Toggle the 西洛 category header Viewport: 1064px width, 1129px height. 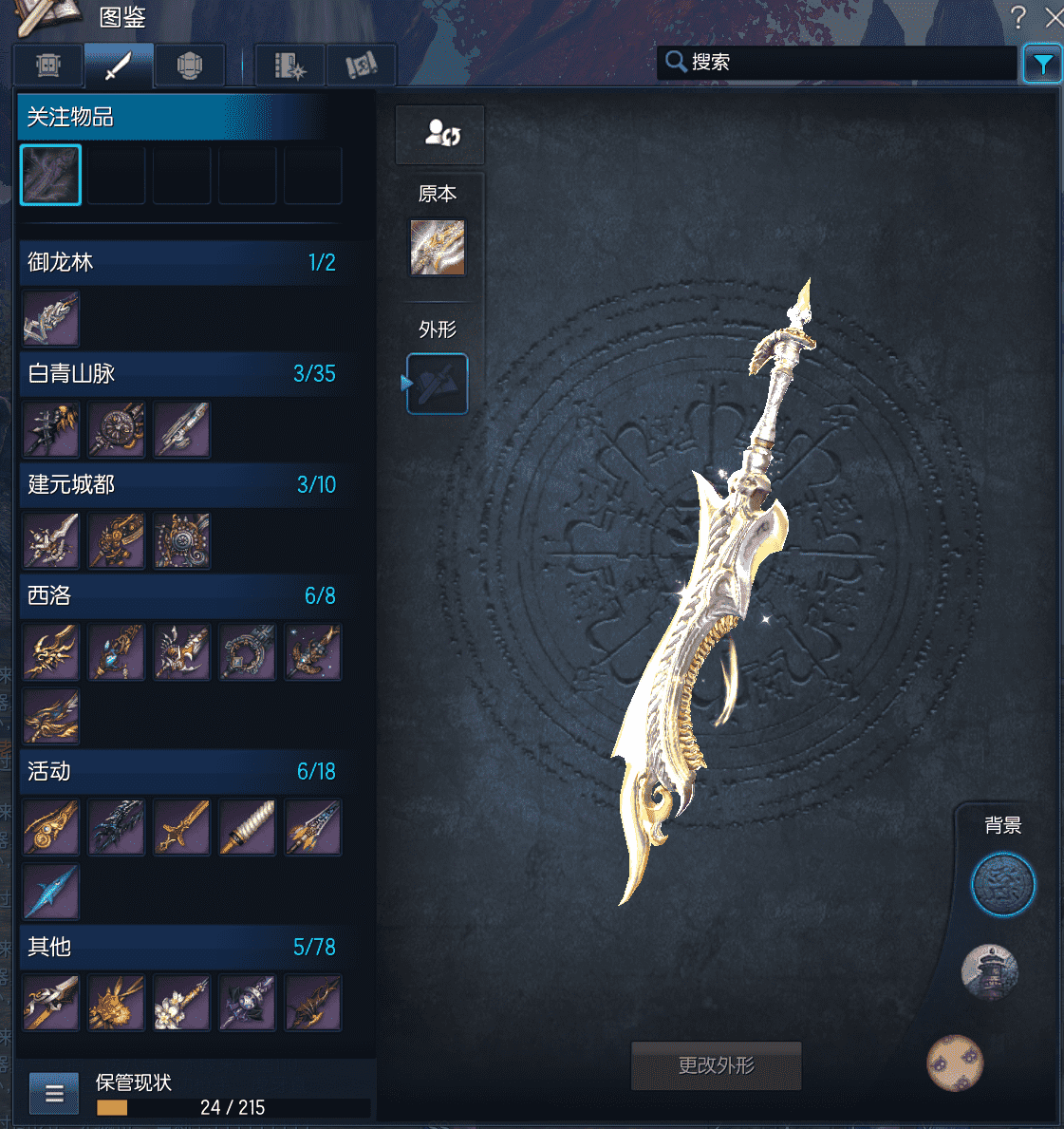(180, 596)
